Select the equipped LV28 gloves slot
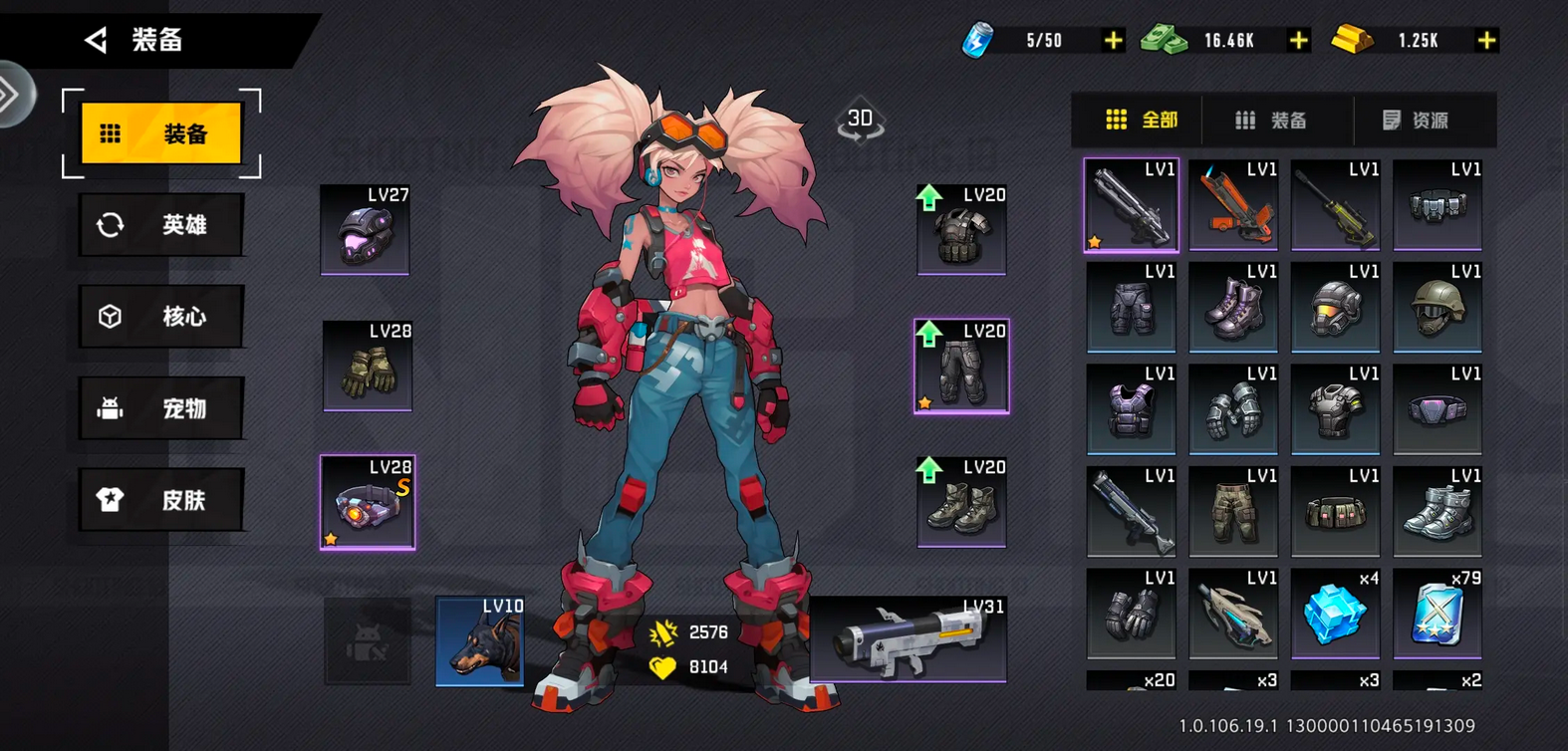 (x=368, y=366)
